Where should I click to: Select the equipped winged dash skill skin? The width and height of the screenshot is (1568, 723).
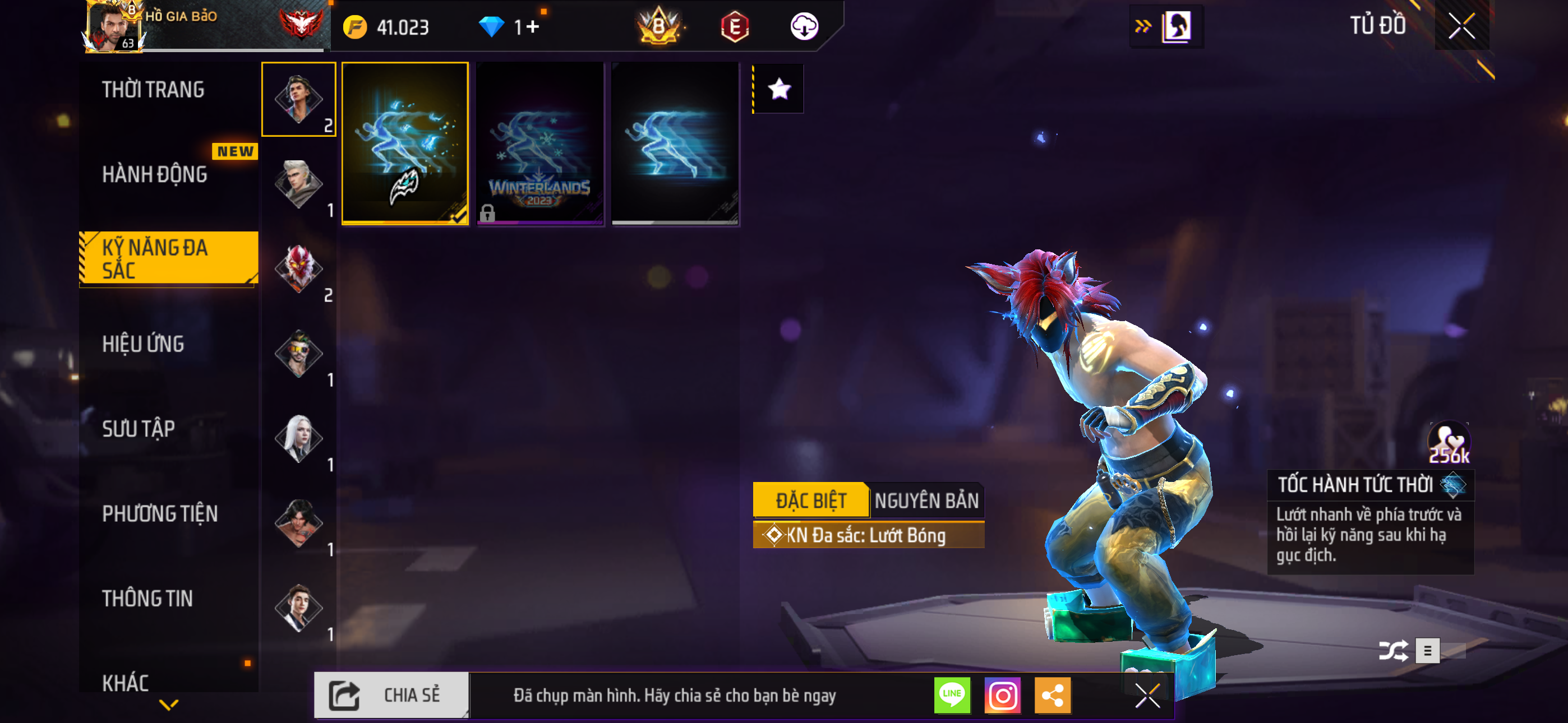click(x=405, y=143)
